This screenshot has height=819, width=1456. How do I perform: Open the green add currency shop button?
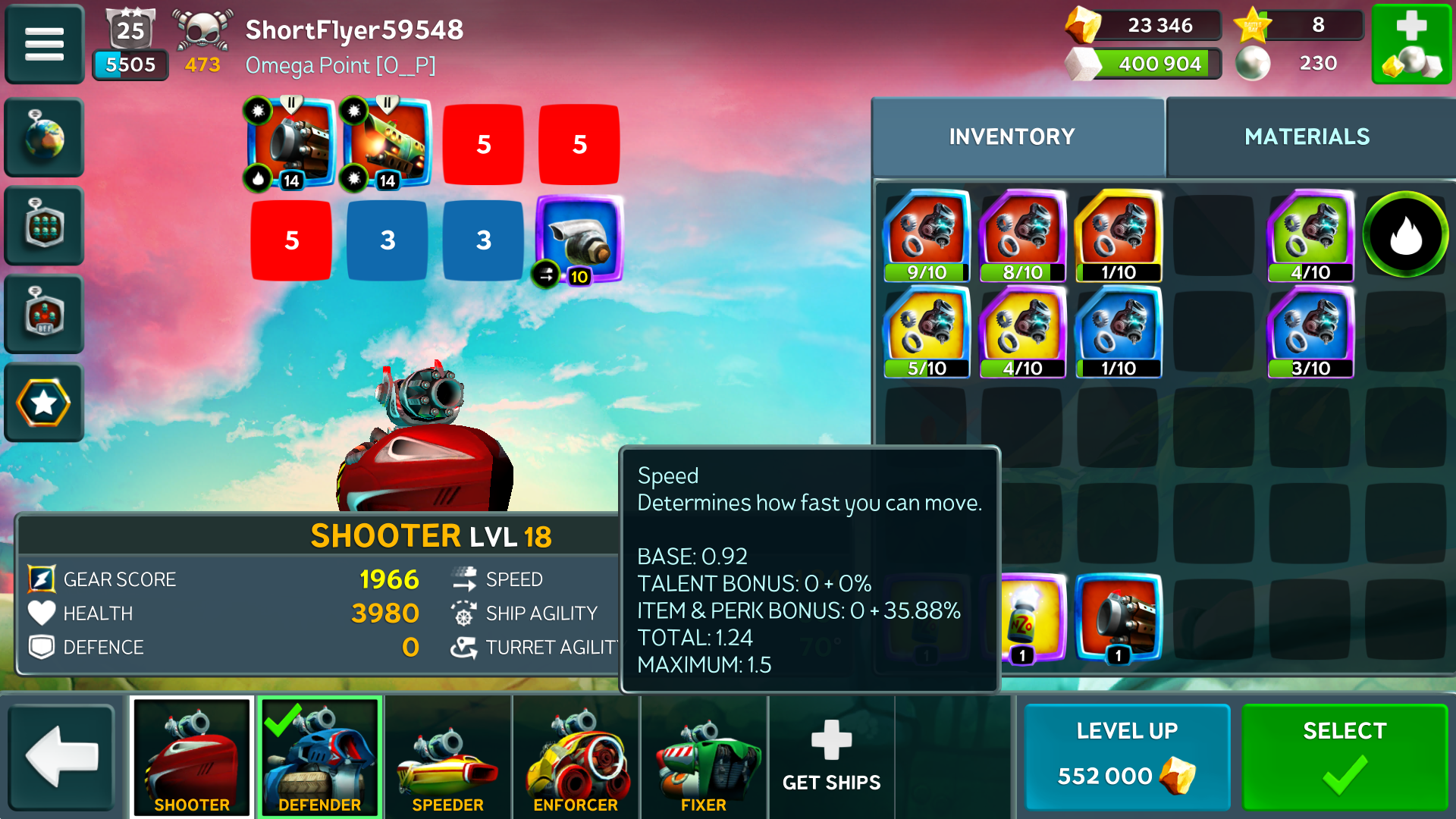[1411, 44]
